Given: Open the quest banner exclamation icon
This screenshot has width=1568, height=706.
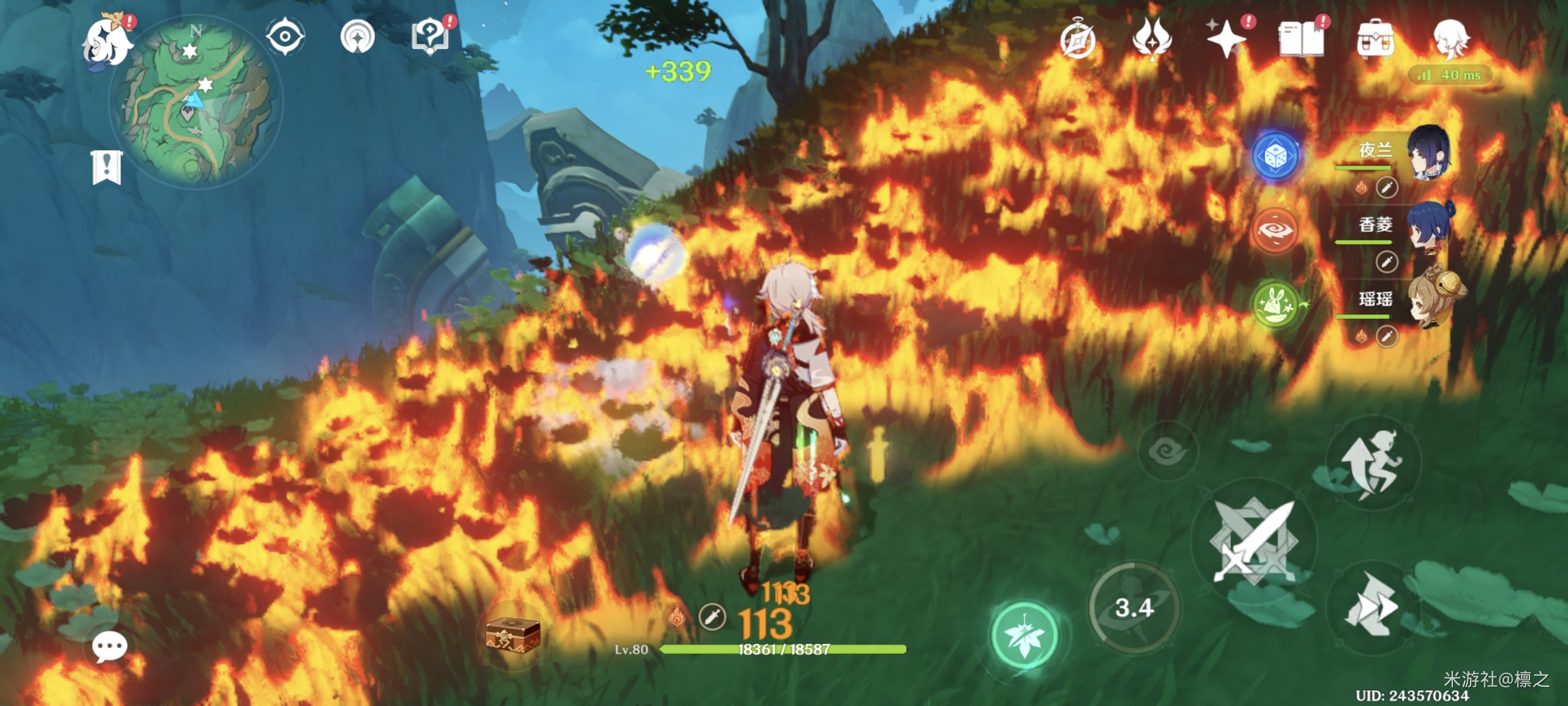Looking at the screenshot, I should (106, 167).
